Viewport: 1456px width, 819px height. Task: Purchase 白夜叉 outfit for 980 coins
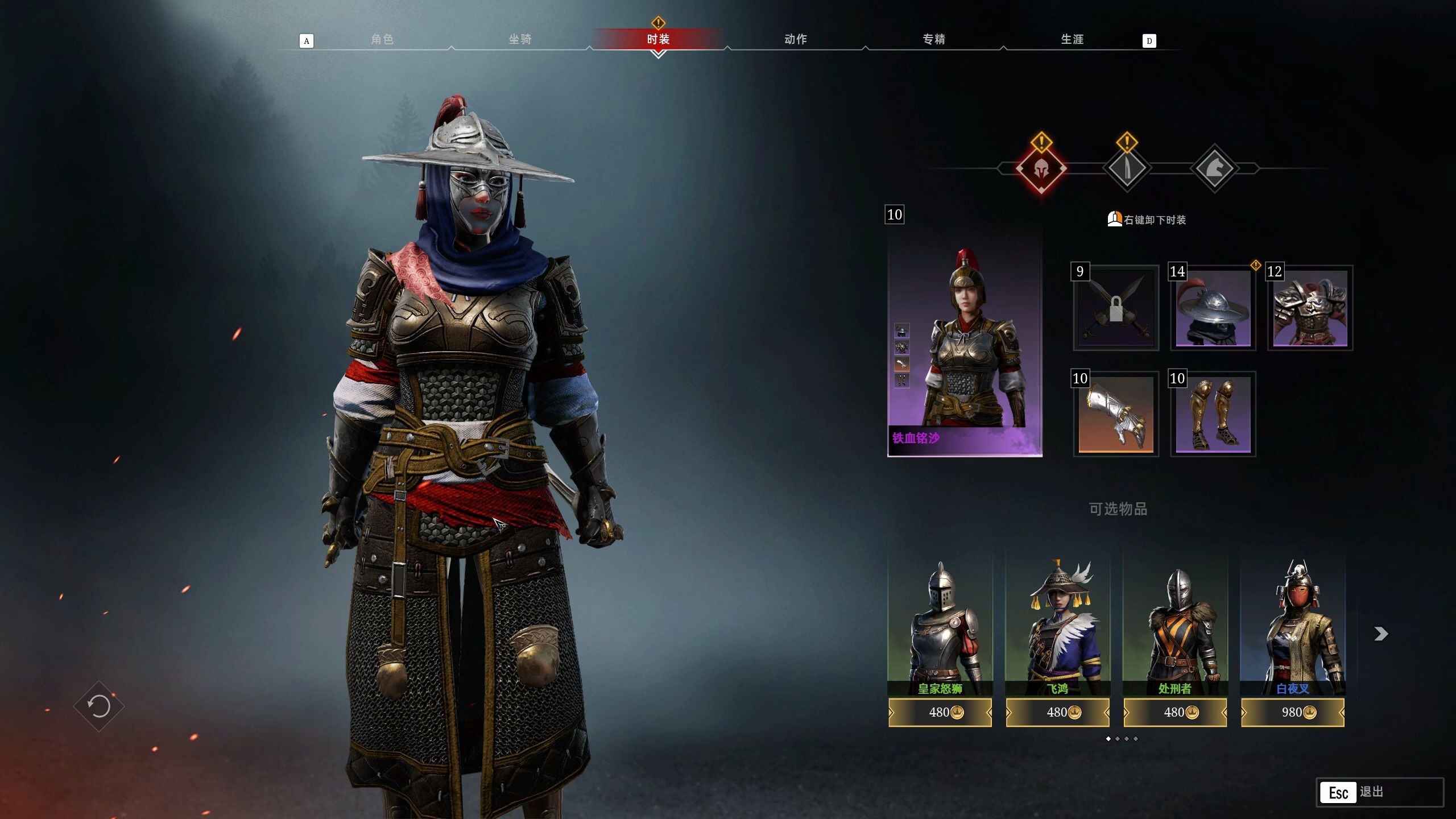pos(1293,713)
